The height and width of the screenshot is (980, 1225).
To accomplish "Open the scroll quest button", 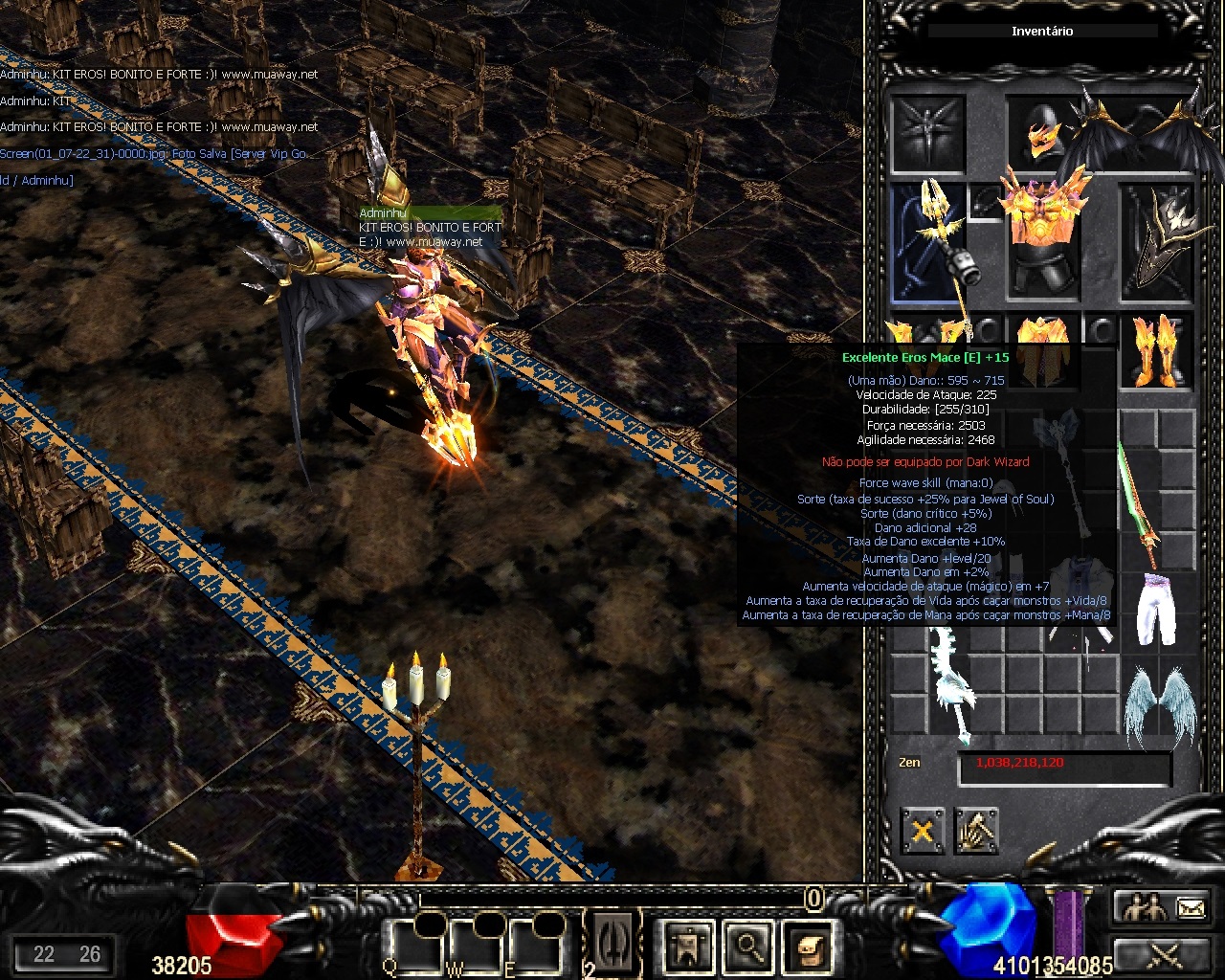I will click(807, 946).
